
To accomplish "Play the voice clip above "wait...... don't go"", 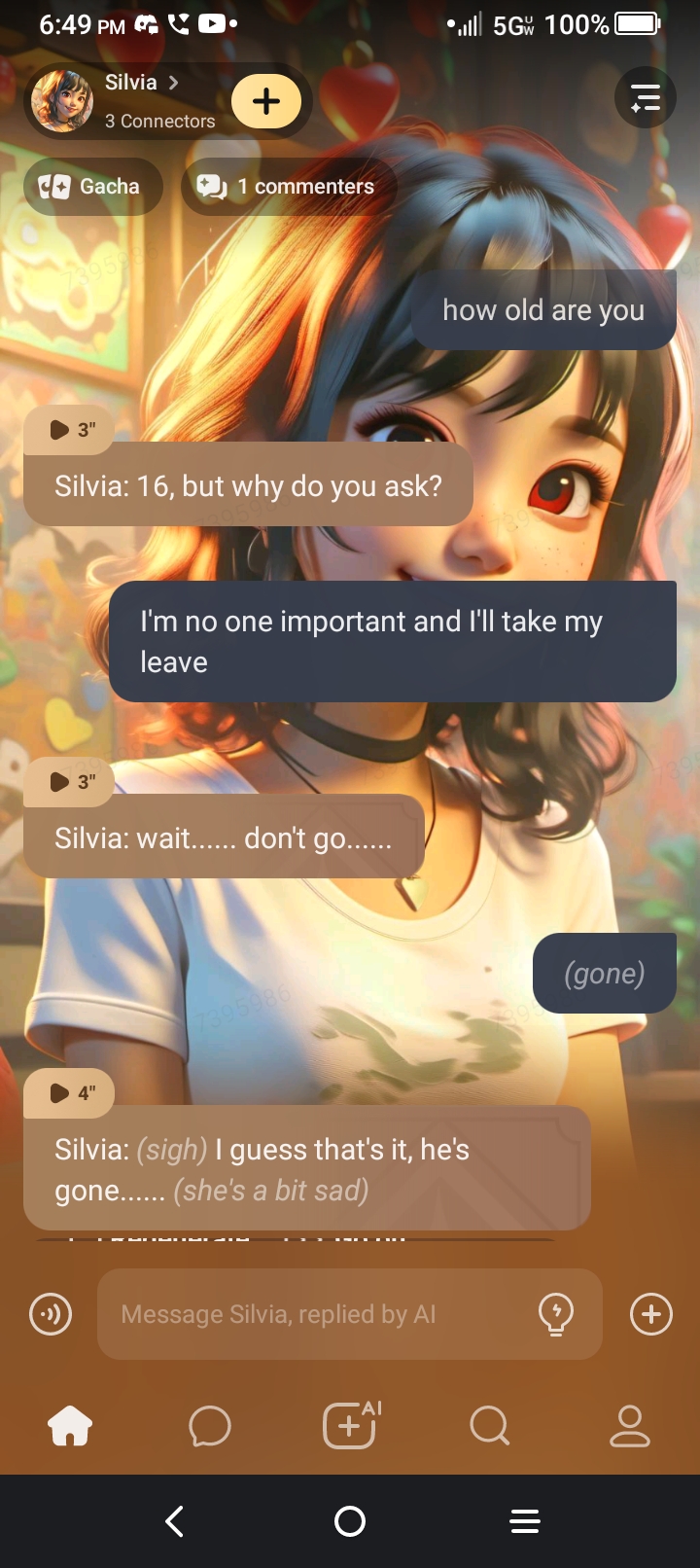I will pyautogui.click(x=70, y=782).
